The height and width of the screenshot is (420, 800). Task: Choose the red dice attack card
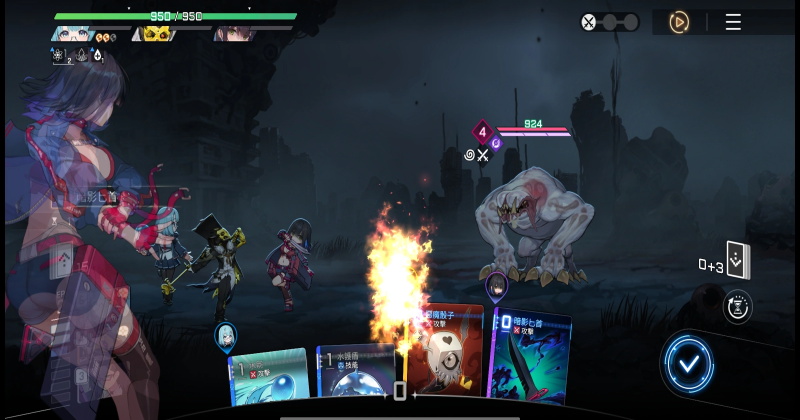[445, 355]
